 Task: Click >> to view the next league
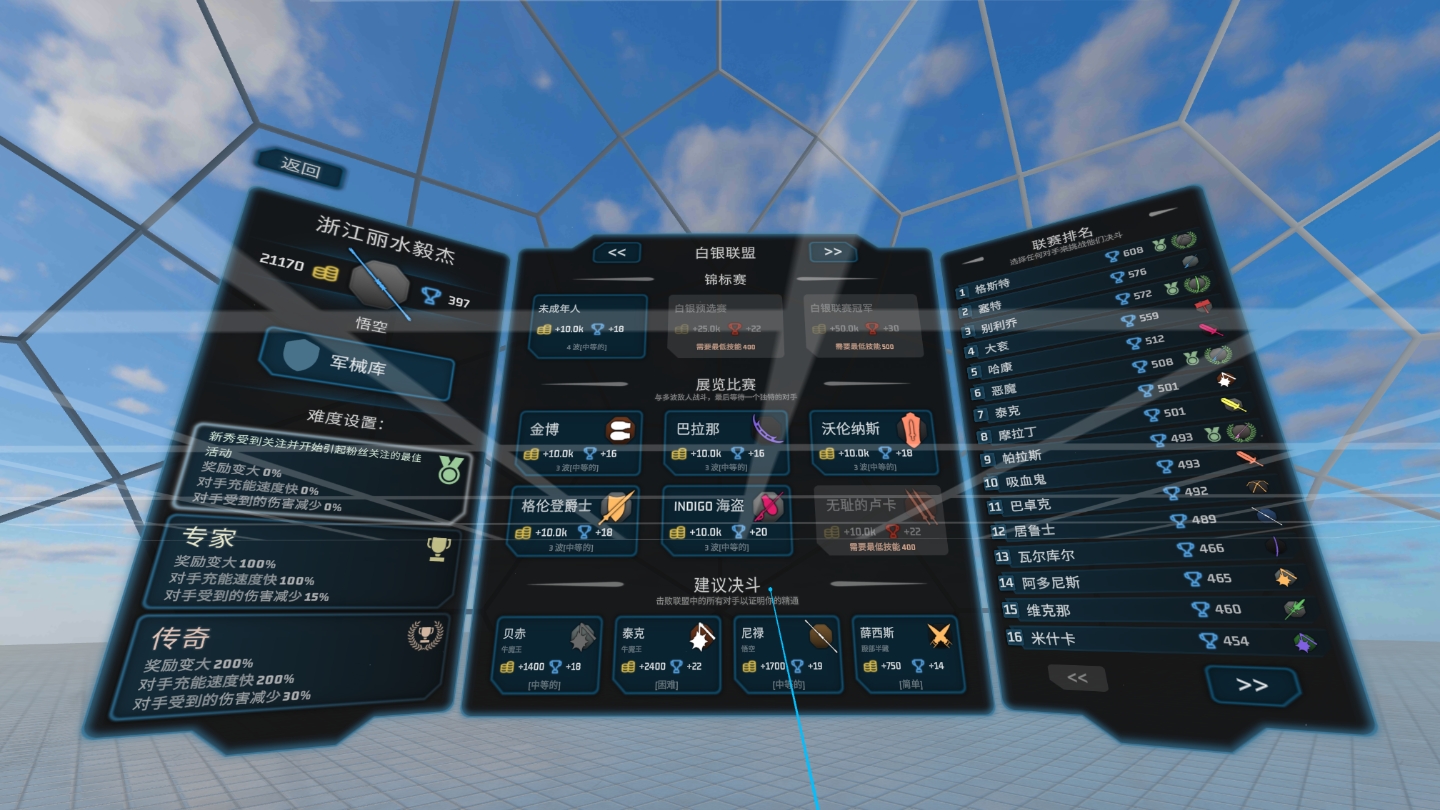pyautogui.click(x=832, y=252)
